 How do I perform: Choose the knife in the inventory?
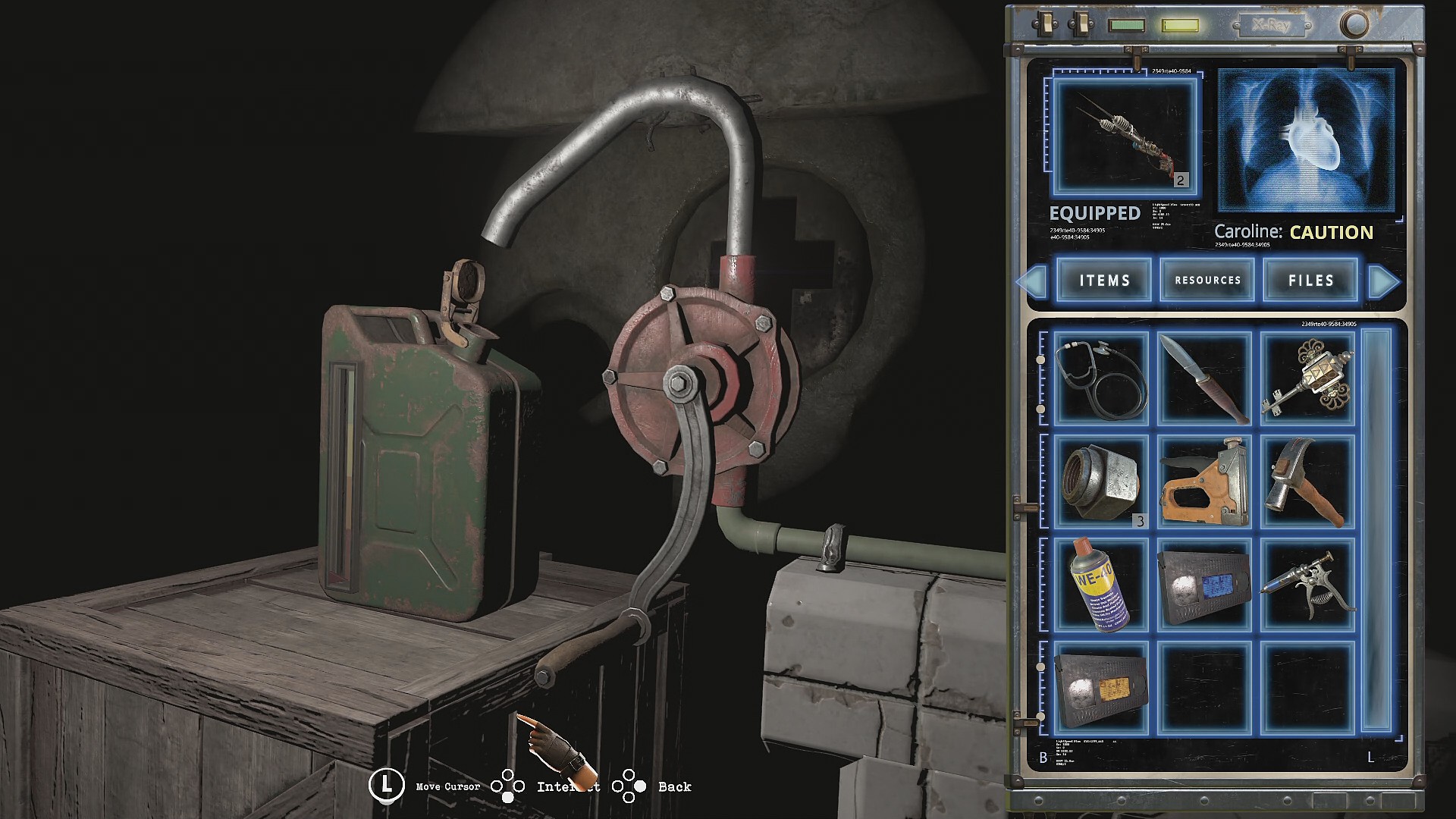click(1204, 378)
